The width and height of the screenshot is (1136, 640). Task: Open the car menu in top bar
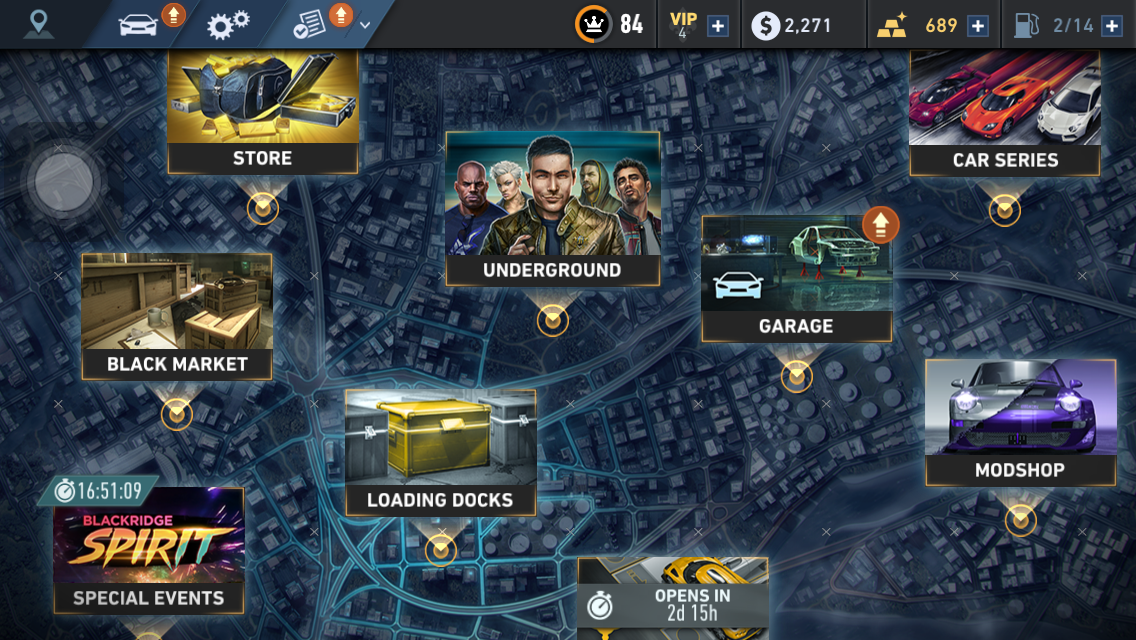tap(139, 24)
